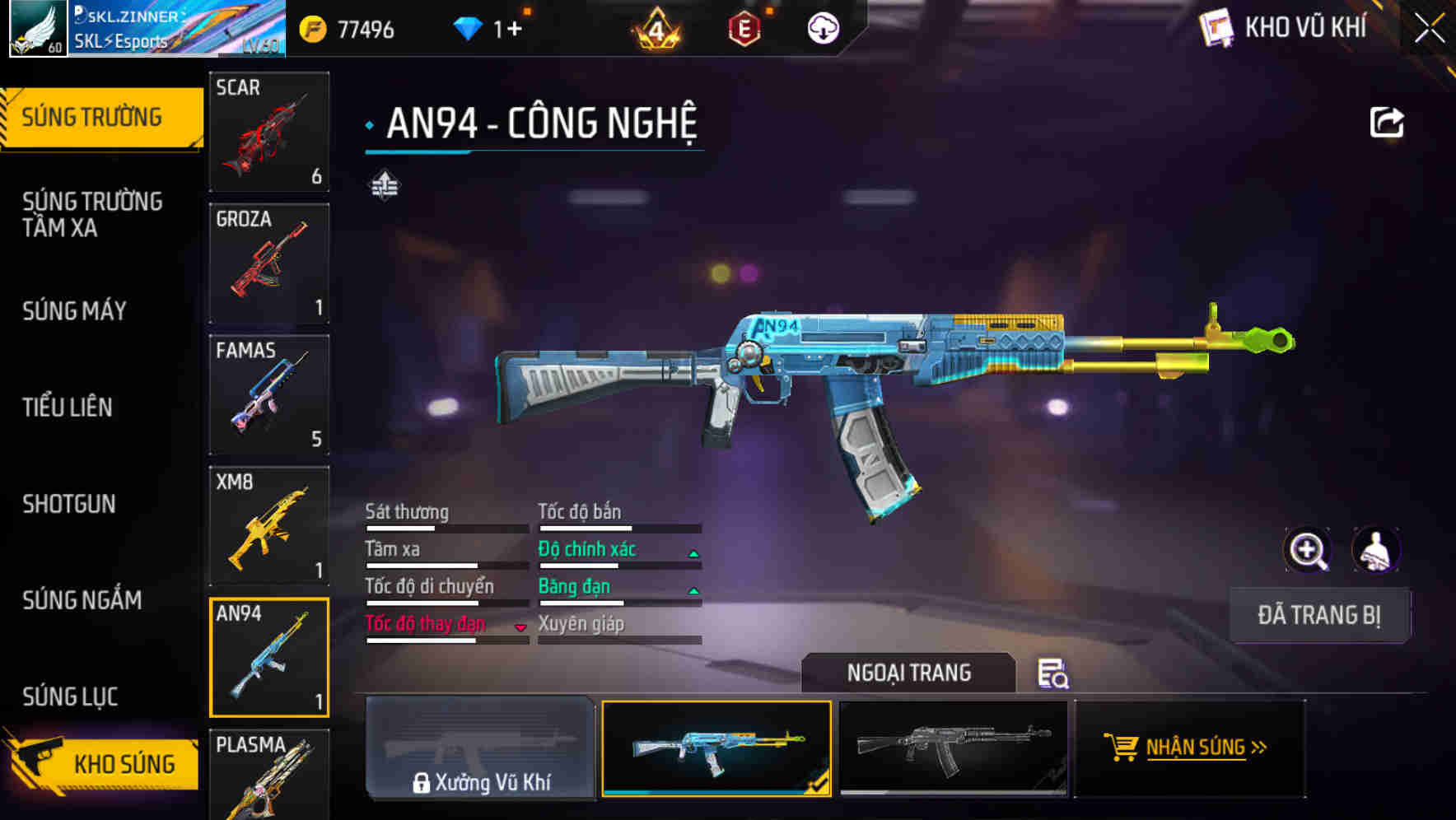1456x820 pixels.
Task: Open the Shotgun weapon category
Action: tap(69, 504)
